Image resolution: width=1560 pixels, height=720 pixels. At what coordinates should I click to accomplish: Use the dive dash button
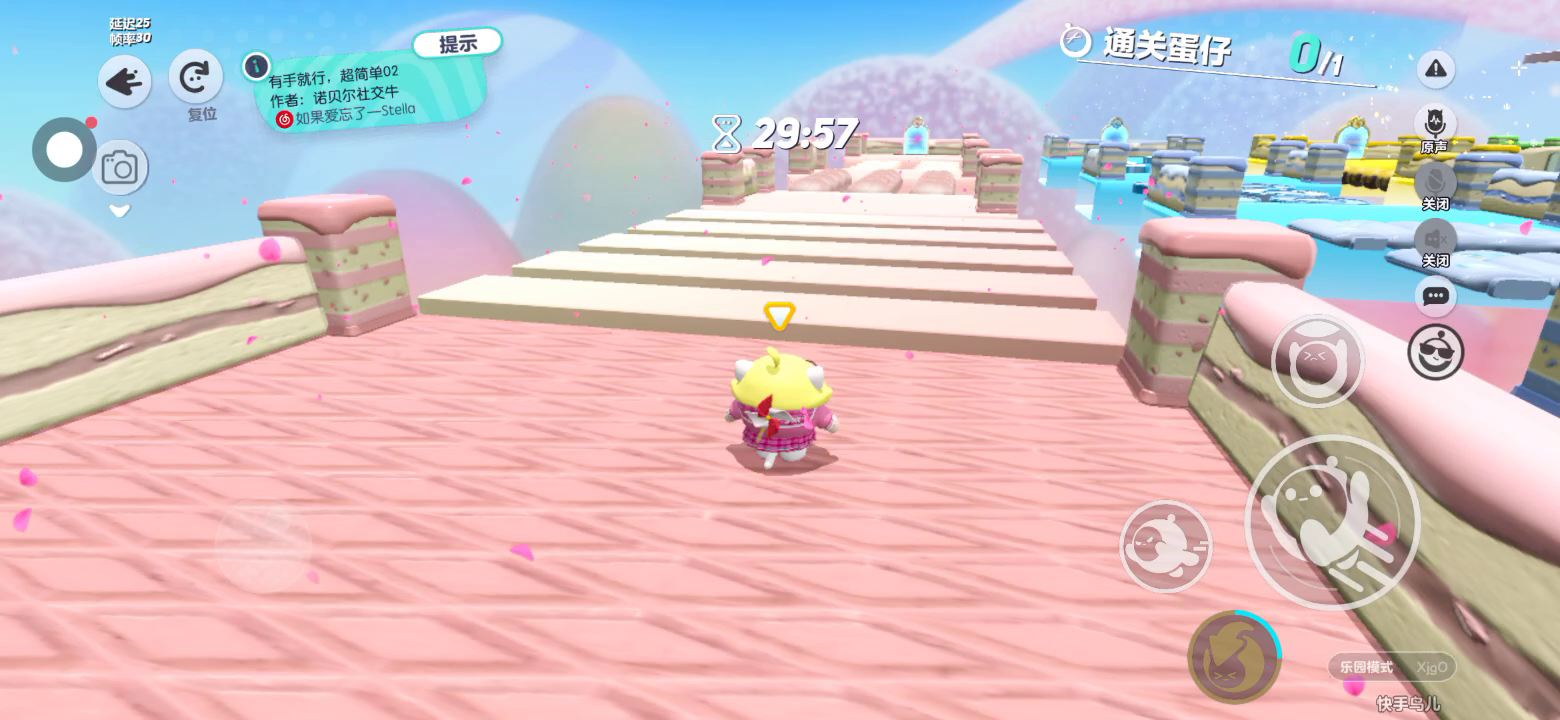tap(1165, 546)
